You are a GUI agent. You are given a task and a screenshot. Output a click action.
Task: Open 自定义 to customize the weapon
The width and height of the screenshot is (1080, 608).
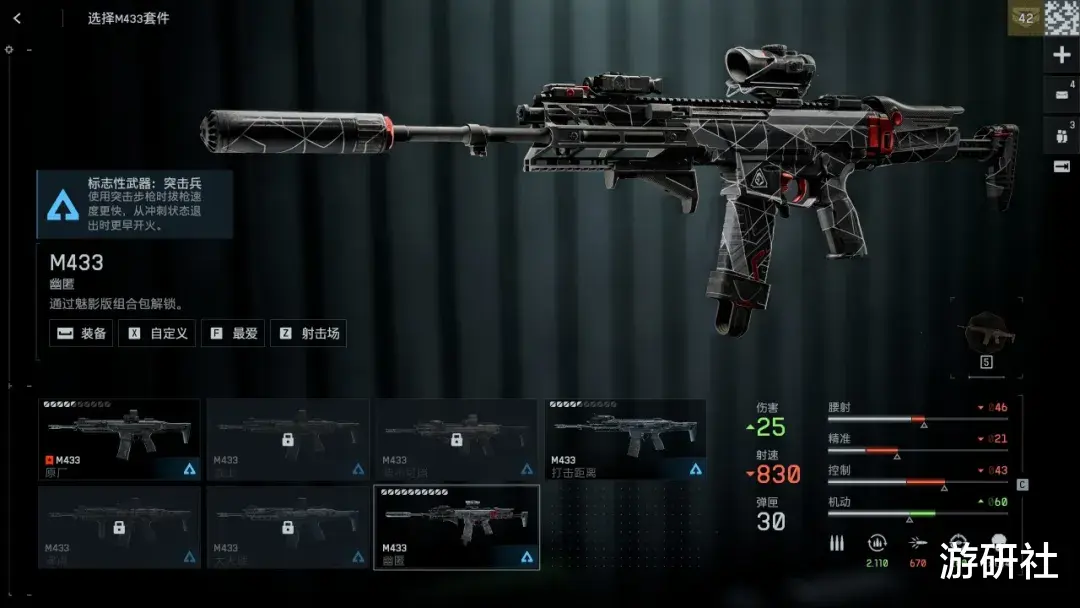click(x=158, y=334)
